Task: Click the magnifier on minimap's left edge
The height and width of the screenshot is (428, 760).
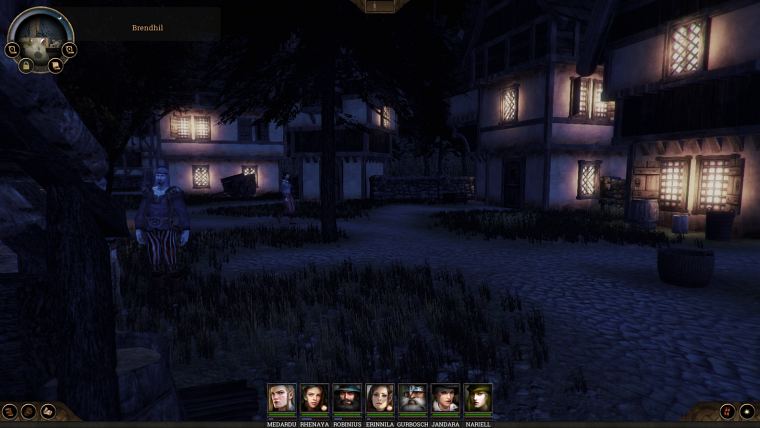Action: [13, 48]
